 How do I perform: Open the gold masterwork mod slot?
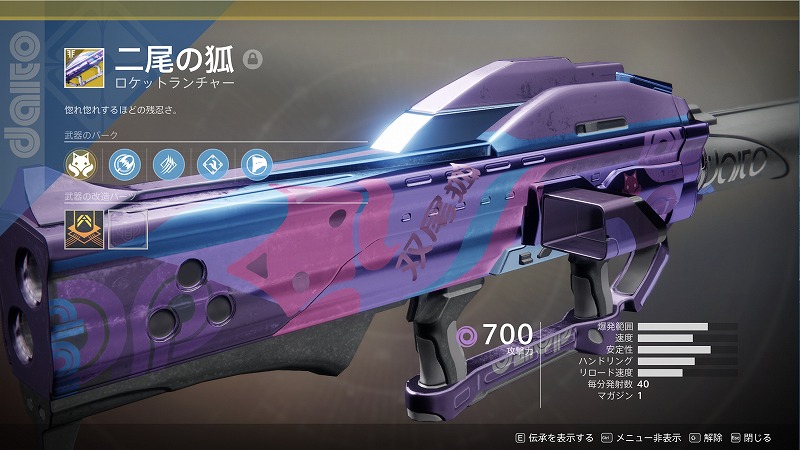click(x=81, y=227)
